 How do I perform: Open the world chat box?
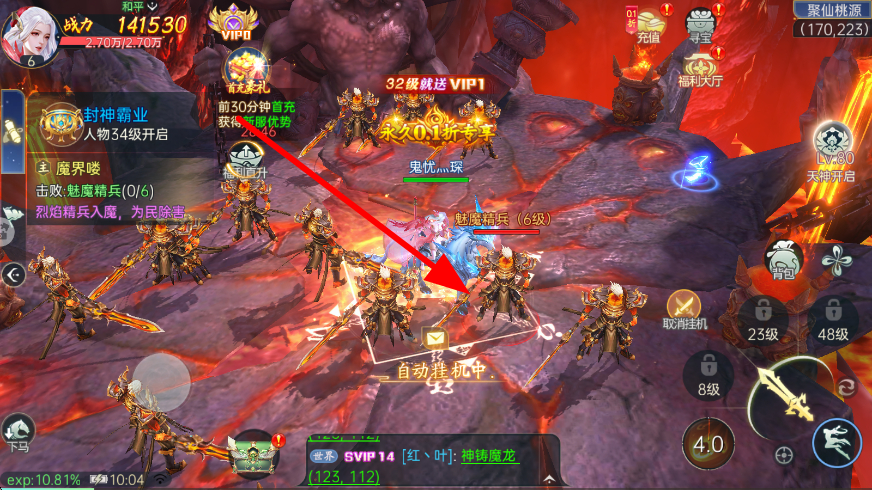pyautogui.click(x=430, y=460)
